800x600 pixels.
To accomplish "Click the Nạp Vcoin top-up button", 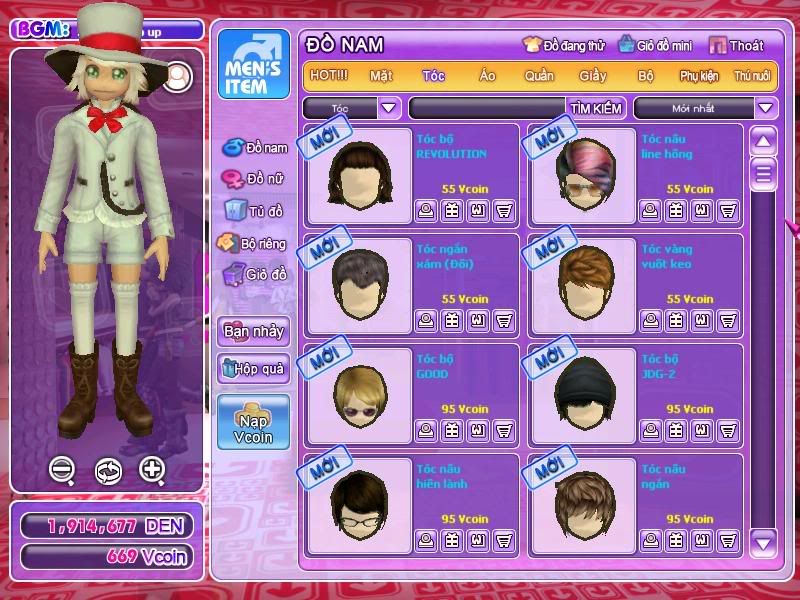I will 253,421.
